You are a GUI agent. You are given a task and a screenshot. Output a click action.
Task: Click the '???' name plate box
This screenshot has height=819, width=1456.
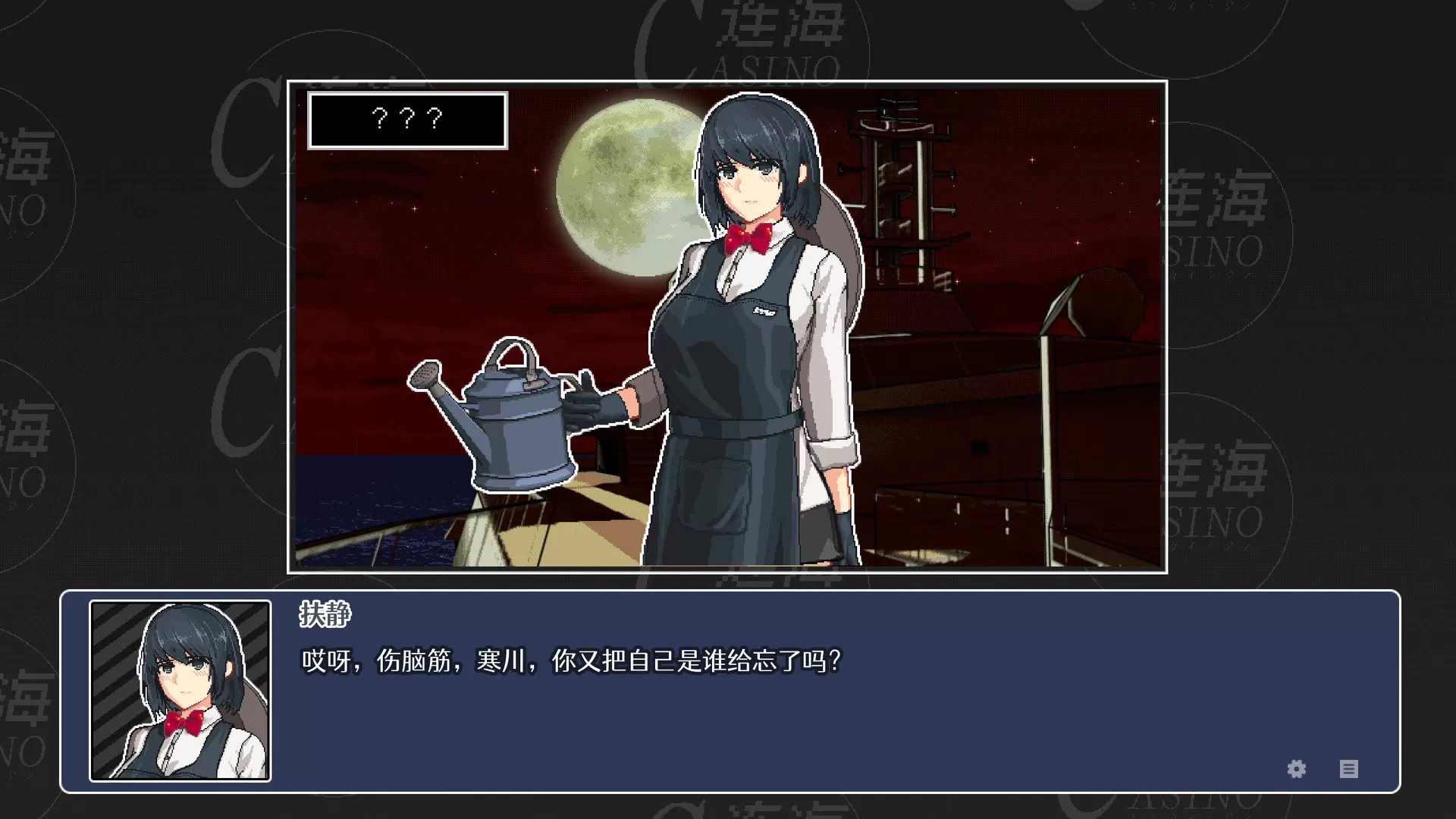tap(406, 119)
